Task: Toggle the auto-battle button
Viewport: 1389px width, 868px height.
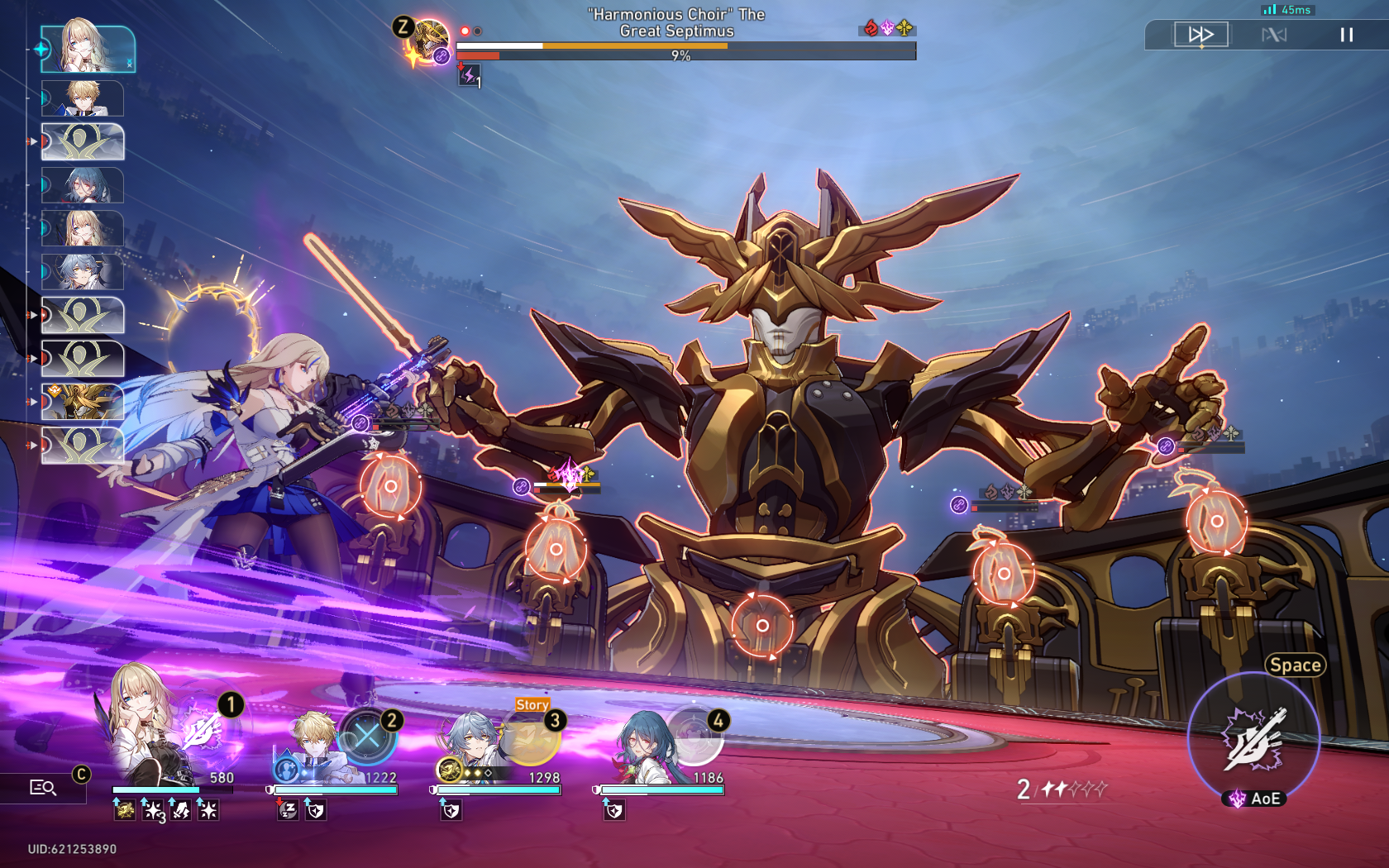Action: point(1274,35)
